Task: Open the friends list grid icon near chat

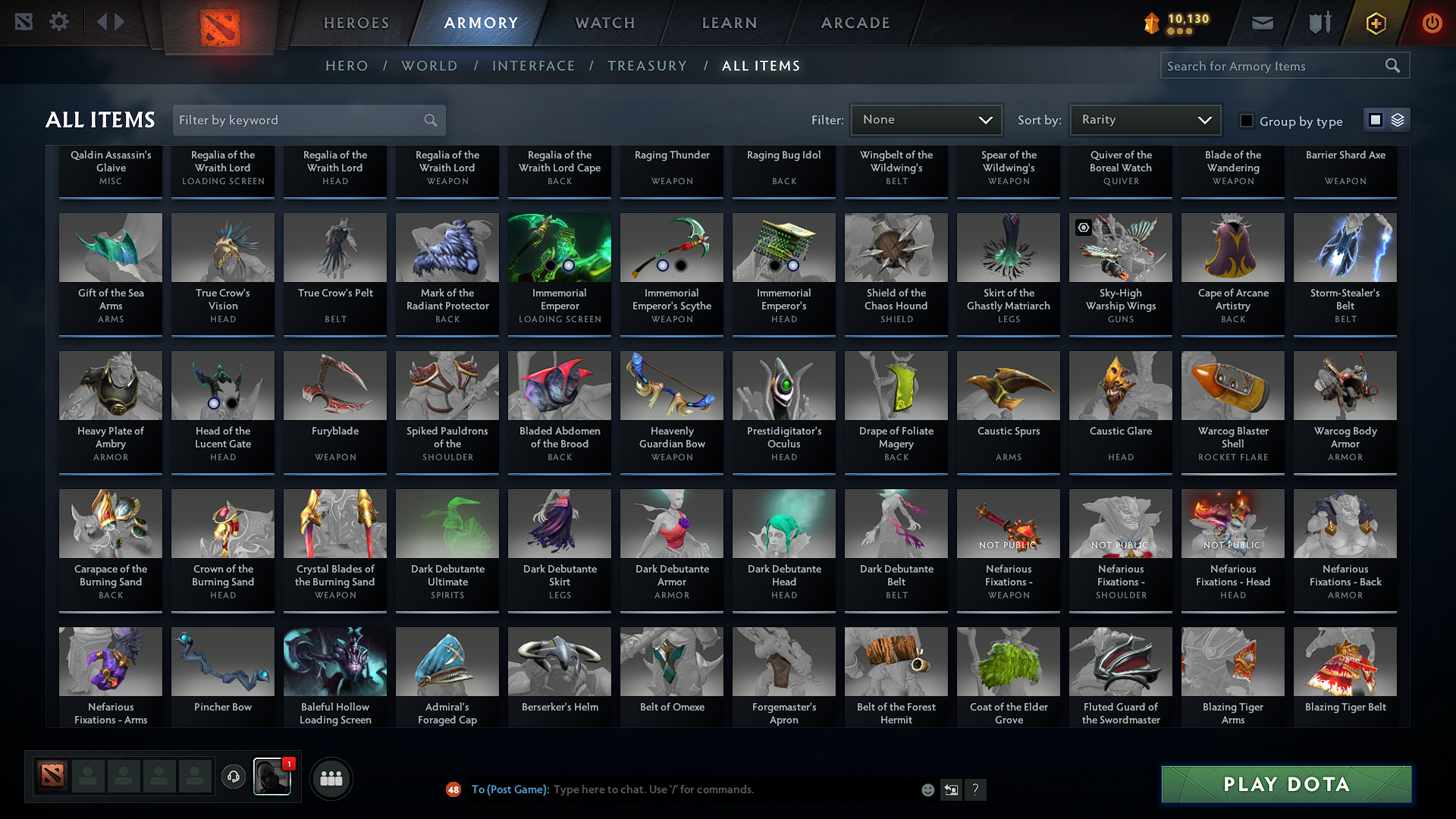Action: point(331,777)
